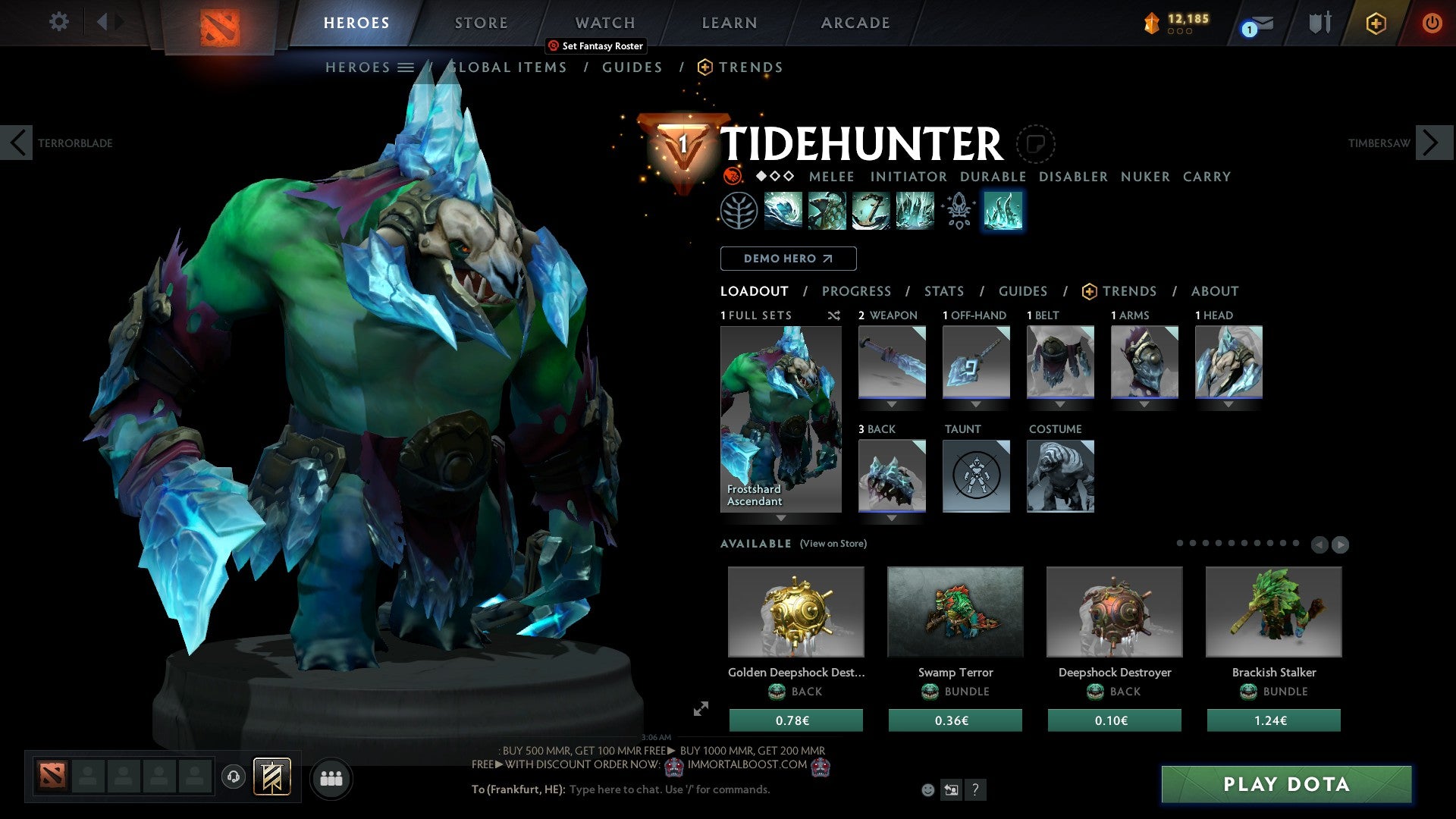
Task: Expand the back slot dropdown arrow
Action: (x=891, y=517)
